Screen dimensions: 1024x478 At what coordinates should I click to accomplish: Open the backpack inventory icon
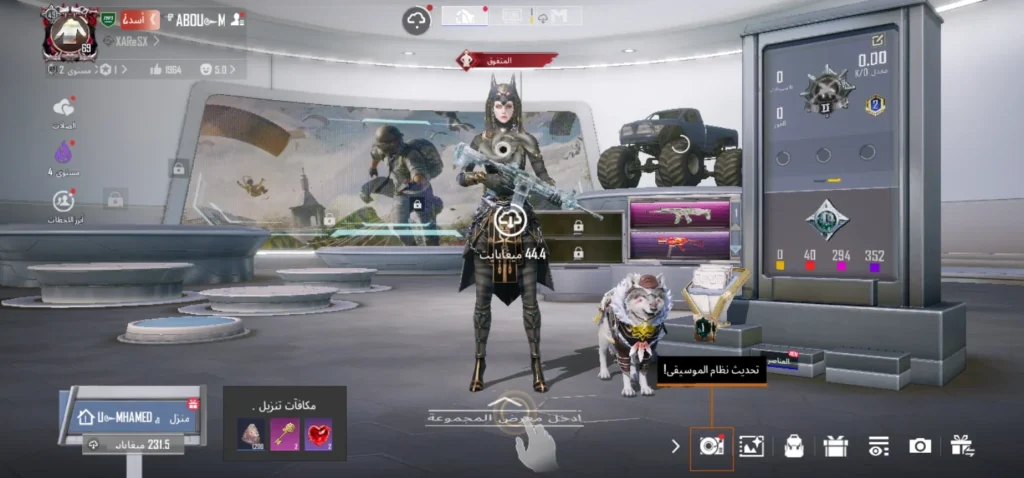coord(794,446)
